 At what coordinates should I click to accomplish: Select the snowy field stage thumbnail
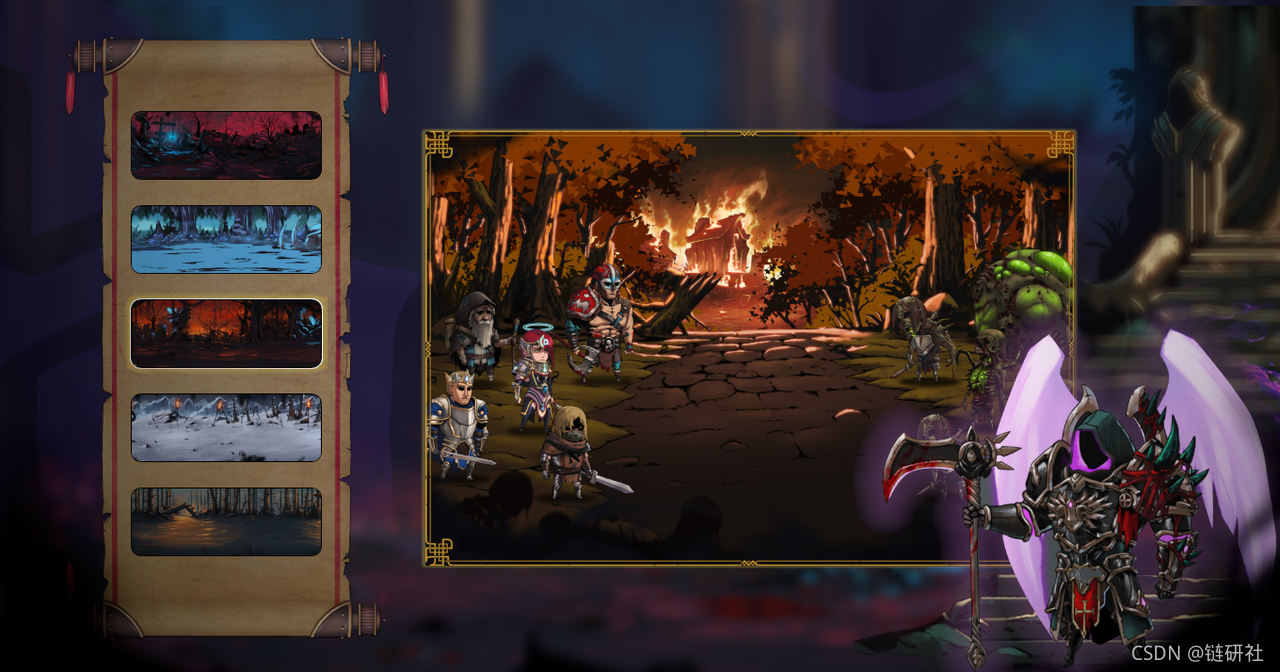(226, 427)
